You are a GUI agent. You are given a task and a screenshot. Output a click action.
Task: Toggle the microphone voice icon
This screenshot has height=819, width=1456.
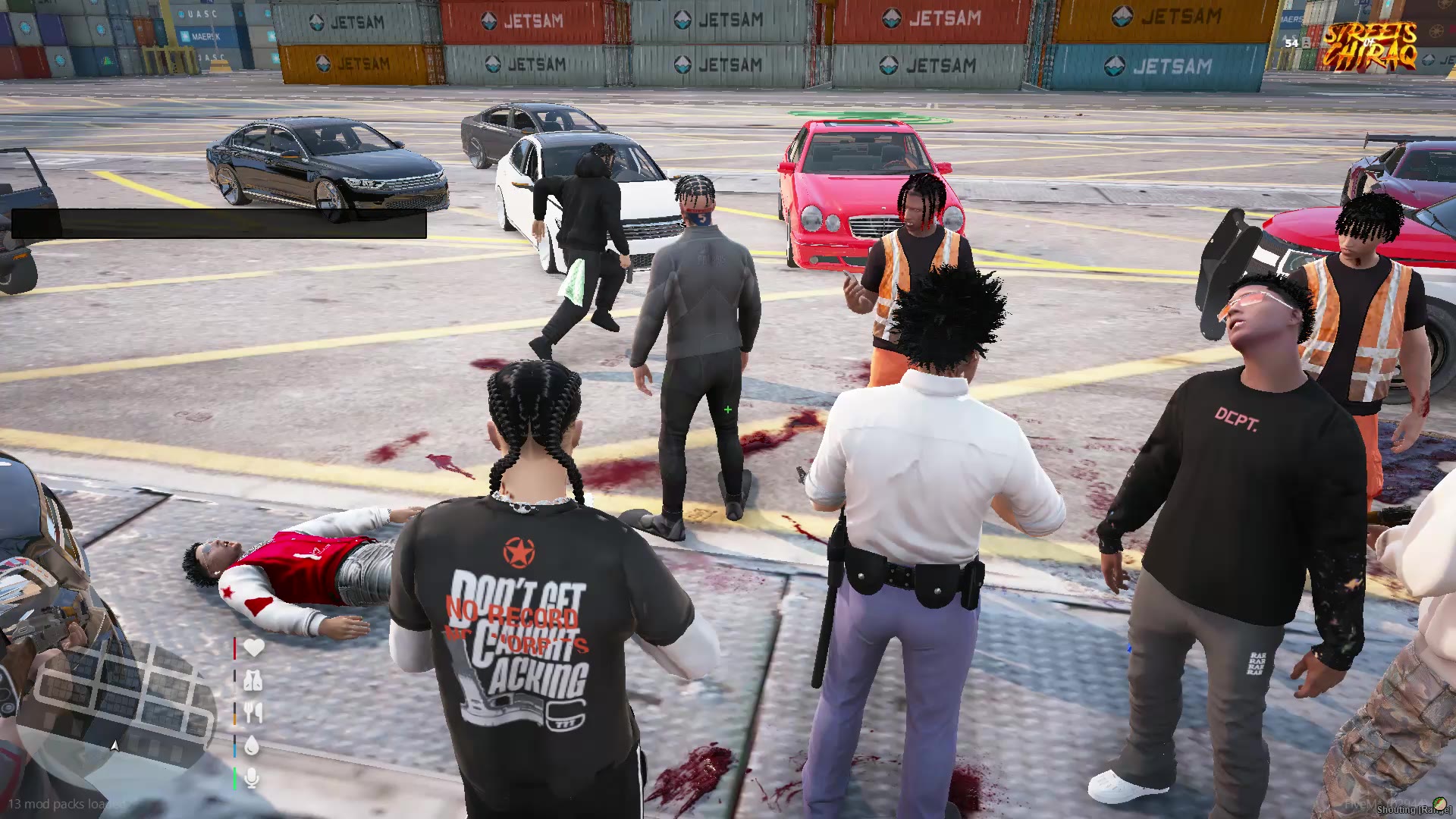pyautogui.click(x=252, y=779)
